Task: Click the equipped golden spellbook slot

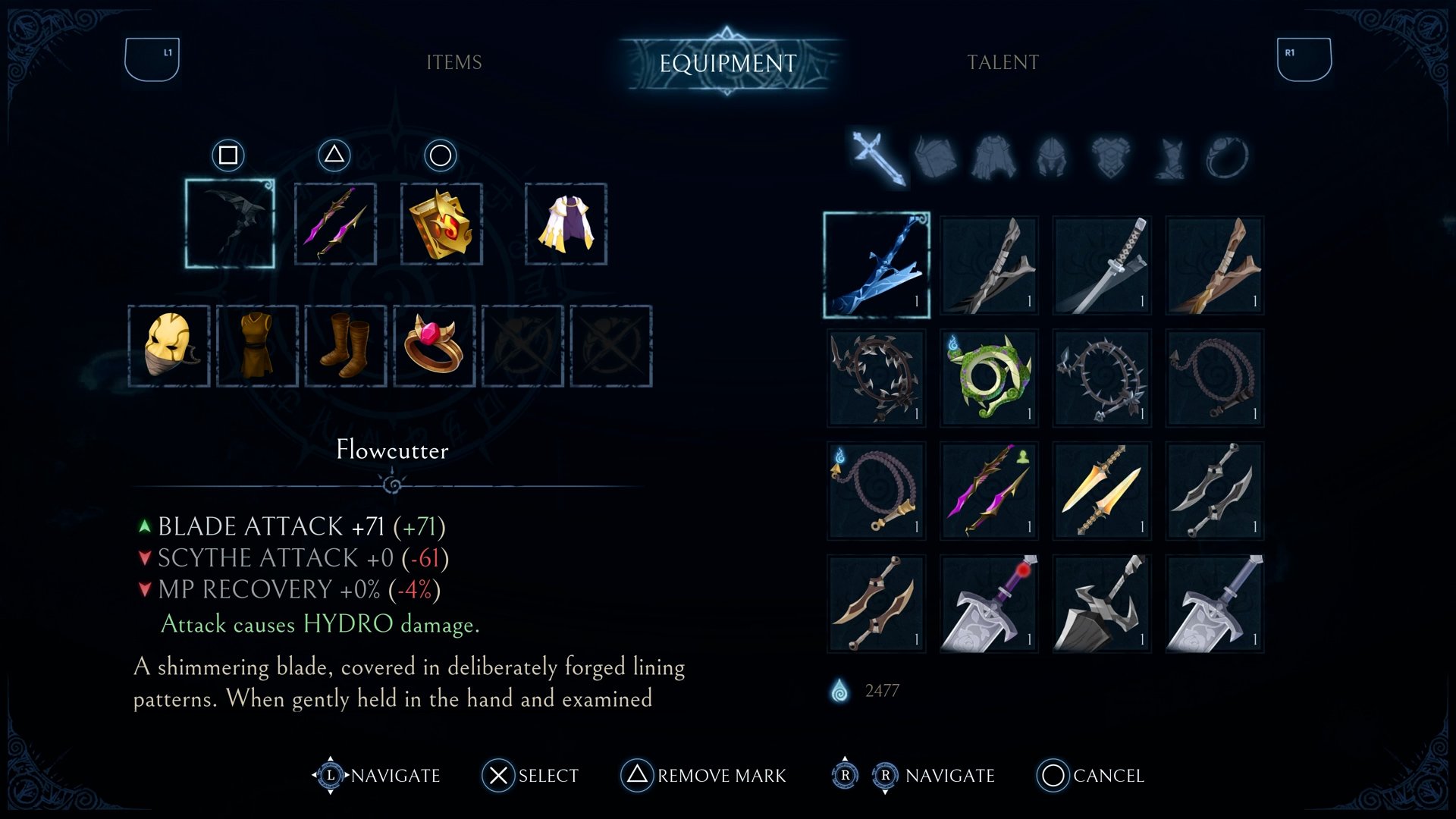Action: (441, 224)
